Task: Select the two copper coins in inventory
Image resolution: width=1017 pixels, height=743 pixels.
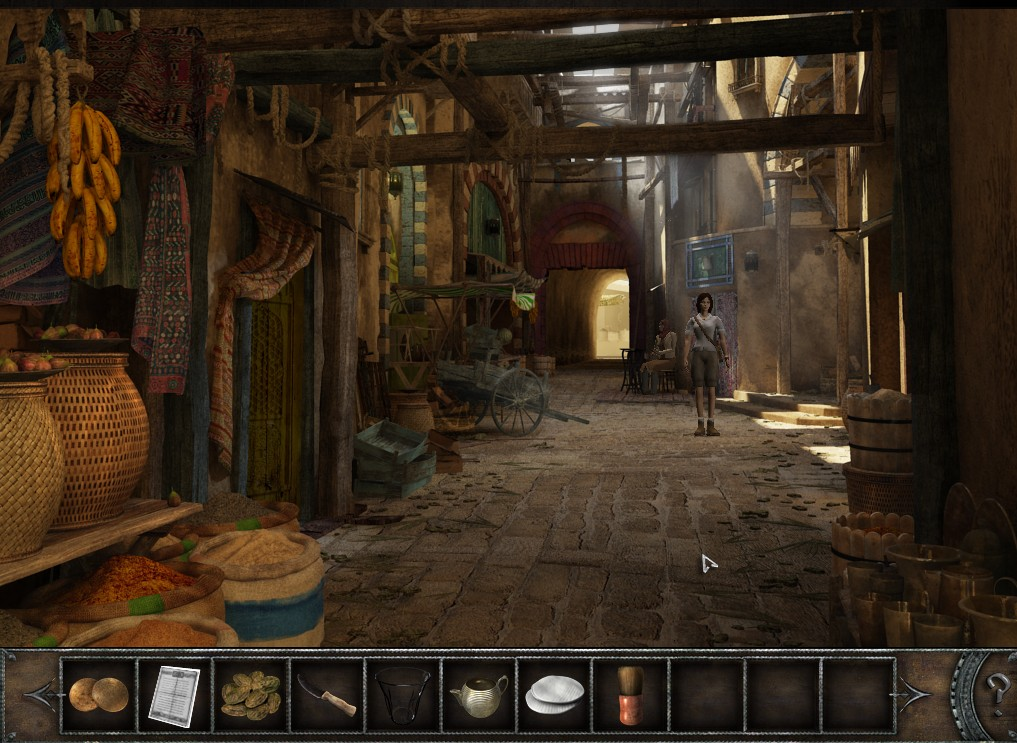Action: click(x=98, y=694)
